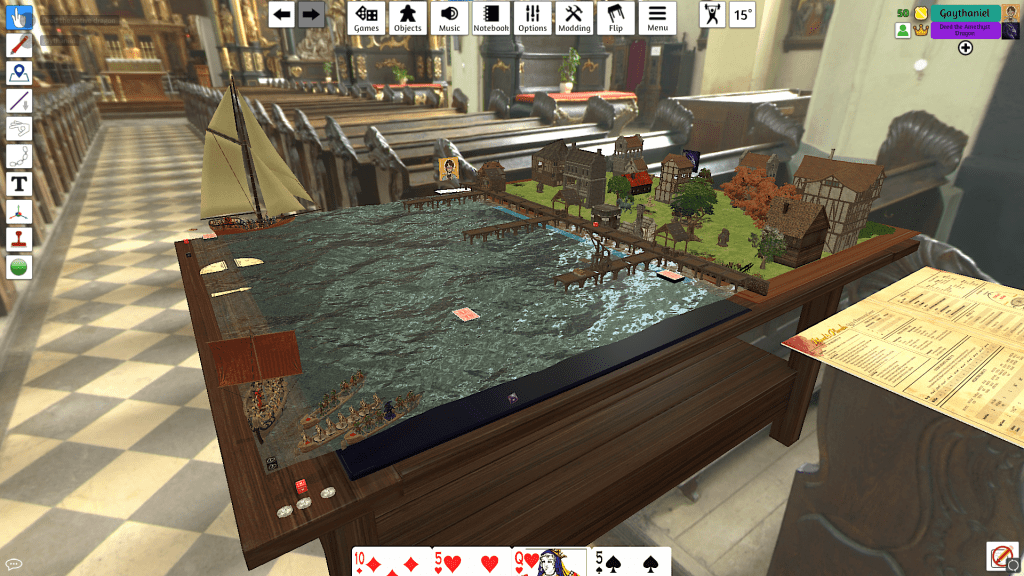Click the redo right arrow
Image resolution: width=1024 pixels, height=576 pixels.
311,15
